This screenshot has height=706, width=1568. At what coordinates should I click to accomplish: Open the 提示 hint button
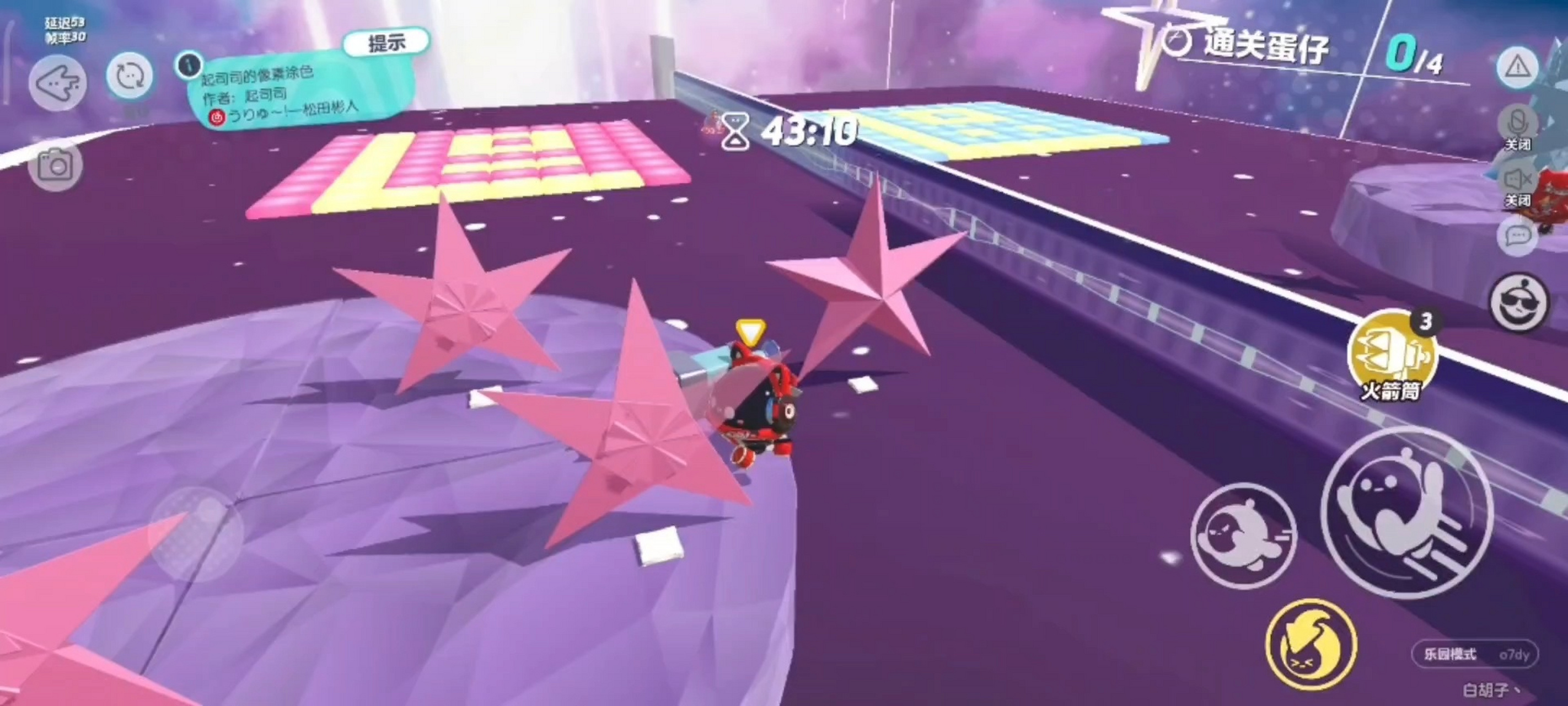tap(386, 42)
